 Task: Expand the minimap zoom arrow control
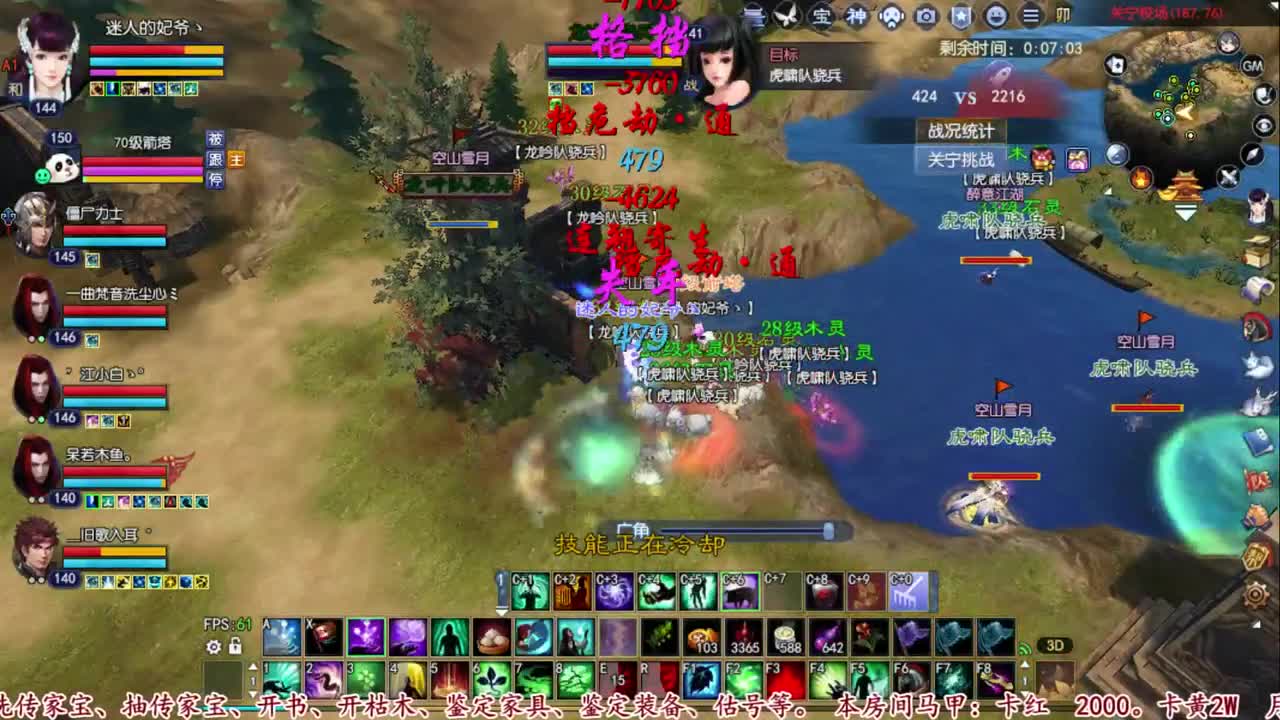[1184, 210]
